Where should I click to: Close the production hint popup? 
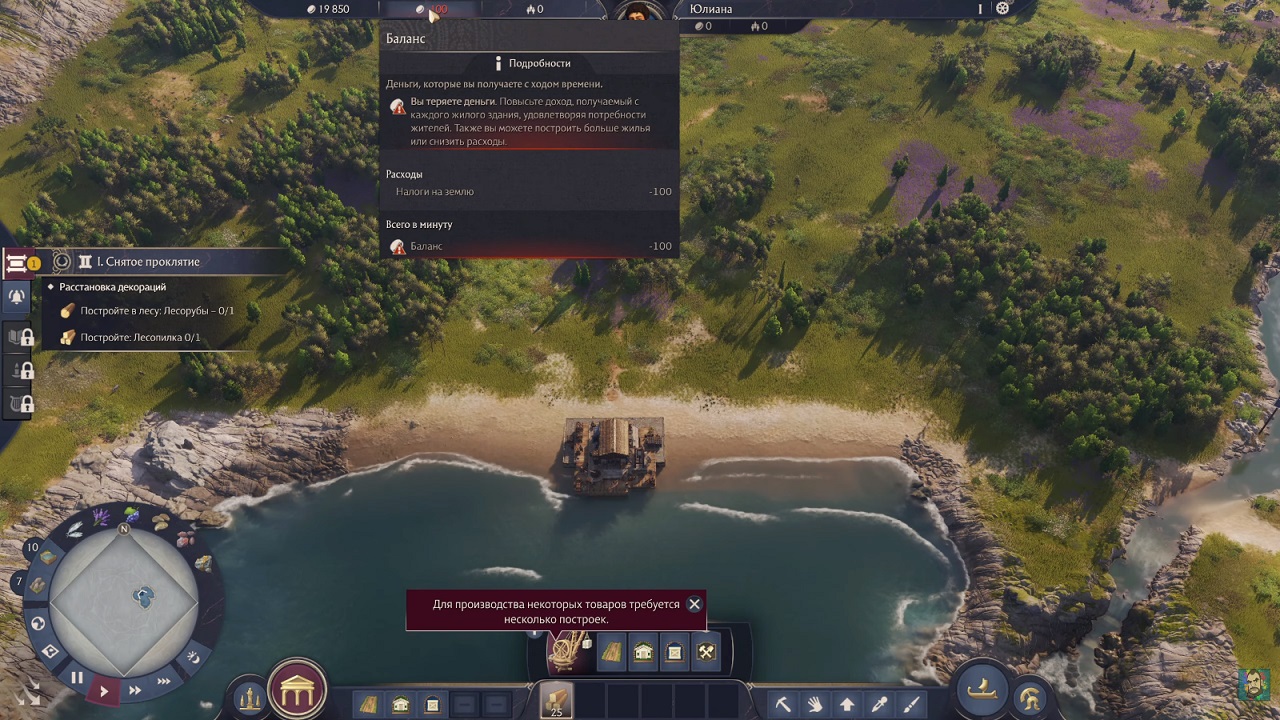pyautogui.click(x=694, y=604)
